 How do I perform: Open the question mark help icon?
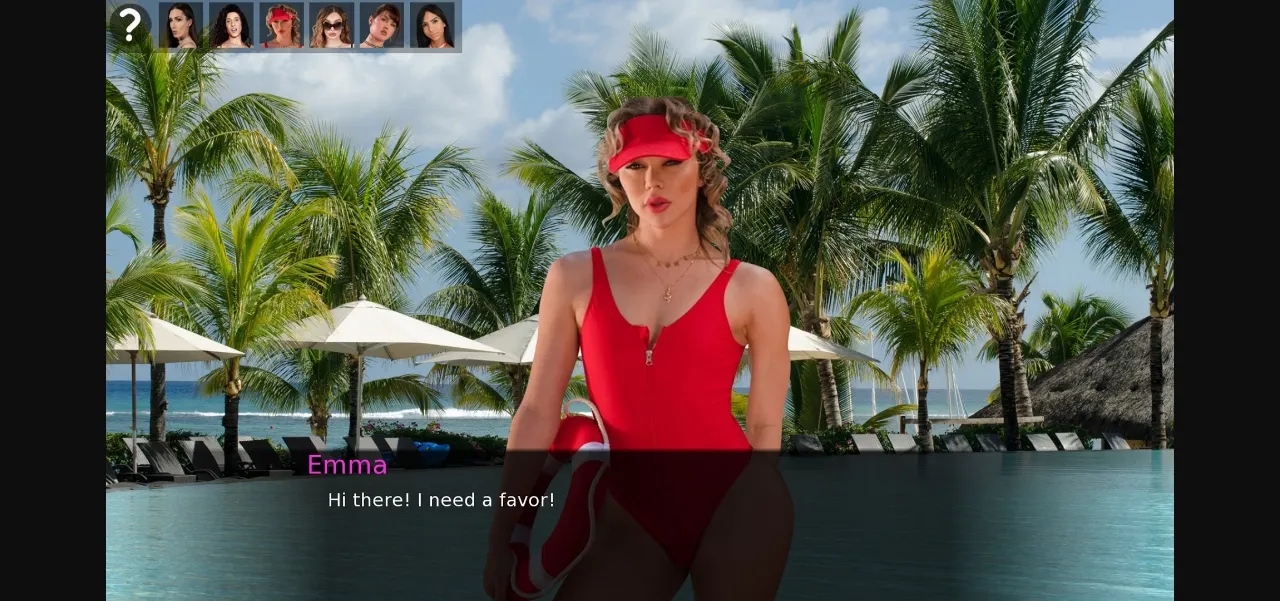tap(130, 25)
